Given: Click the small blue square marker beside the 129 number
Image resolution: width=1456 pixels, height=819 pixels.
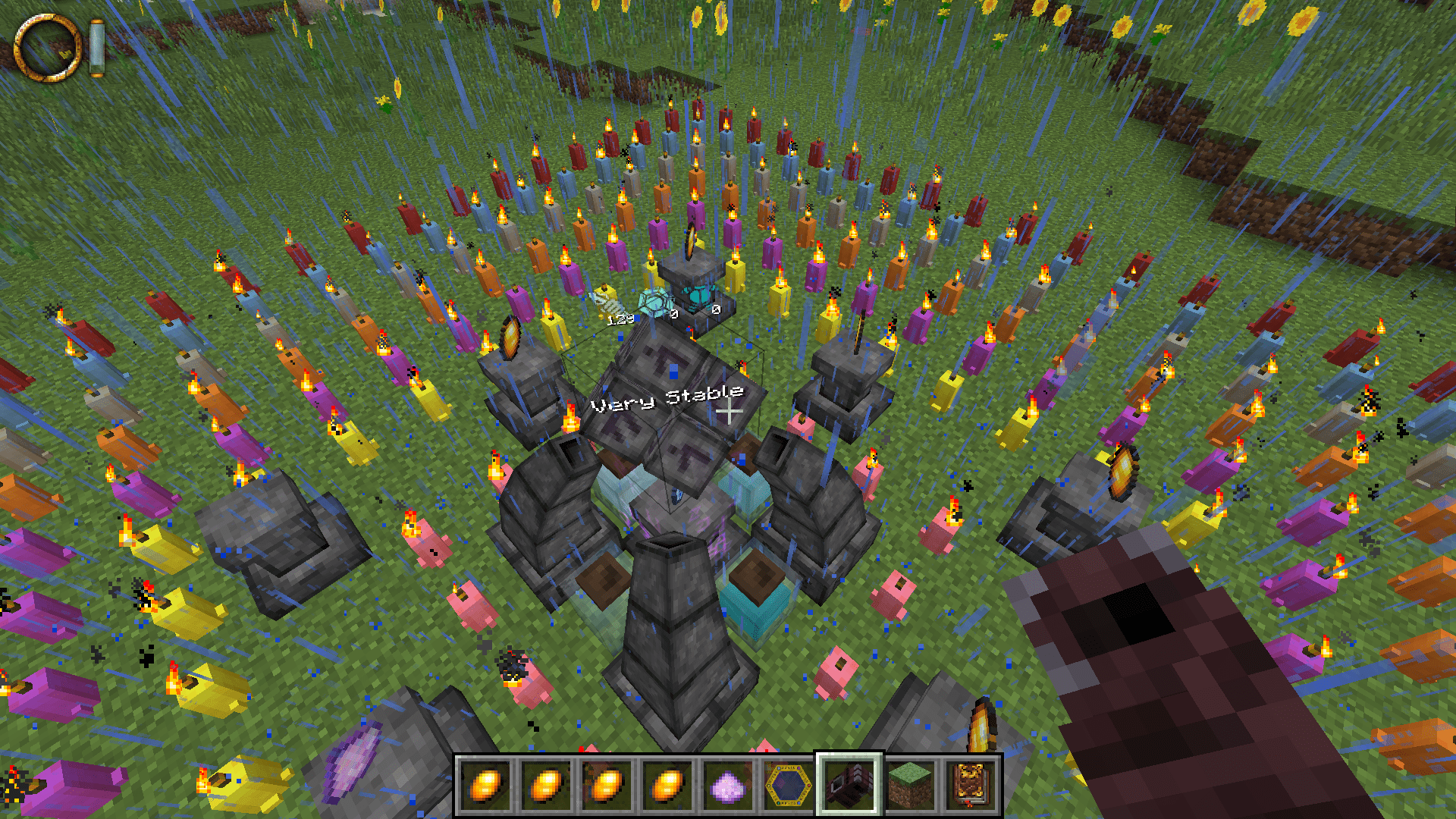Looking at the screenshot, I should point(637,319).
